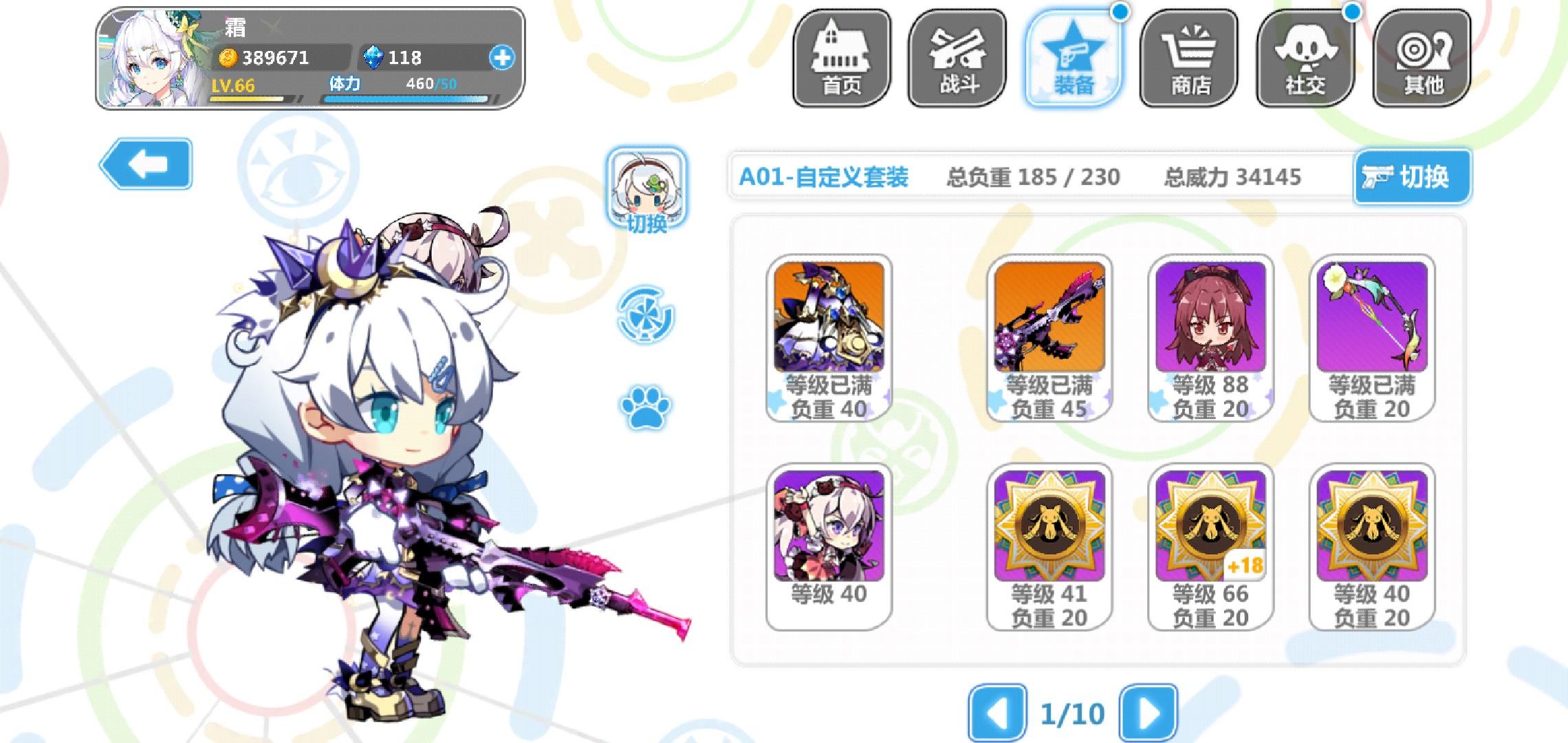This screenshot has width=1568, height=743.
Task: Select the 战斗 (Battle) icon
Action: pos(958,55)
